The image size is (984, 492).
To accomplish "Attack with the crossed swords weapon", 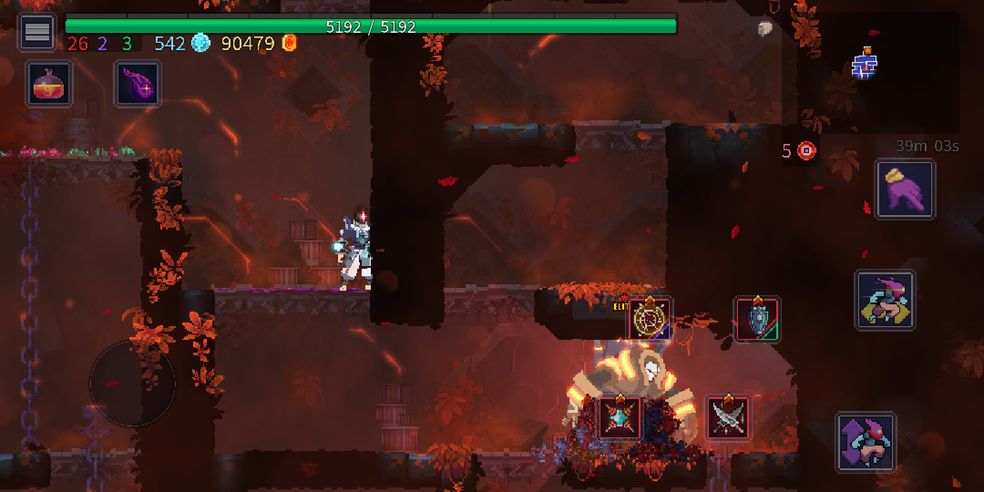I will point(728,417).
